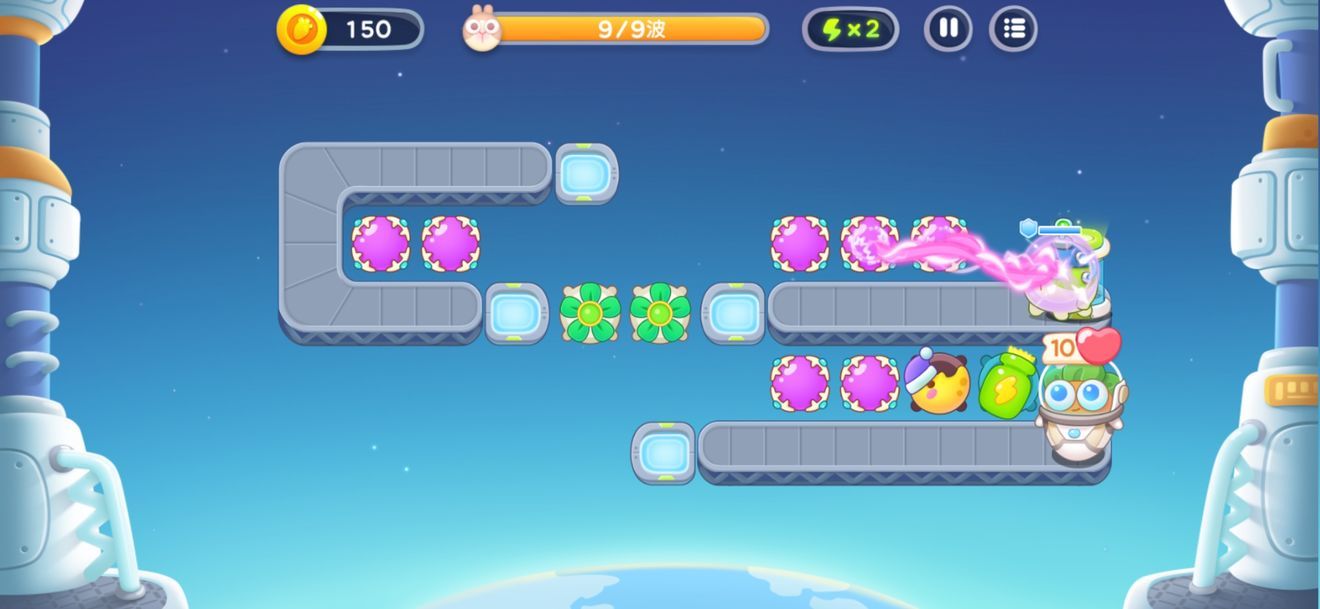
Task: Toggle the x2 game speed button
Action: pos(850,29)
